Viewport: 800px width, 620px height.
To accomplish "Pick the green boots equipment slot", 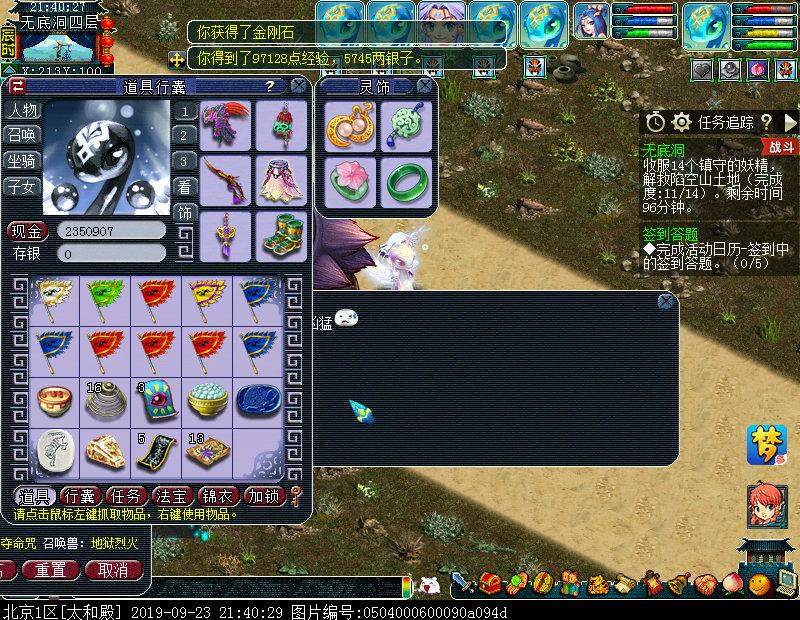I will pyautogui.click(x=283, y=235).
